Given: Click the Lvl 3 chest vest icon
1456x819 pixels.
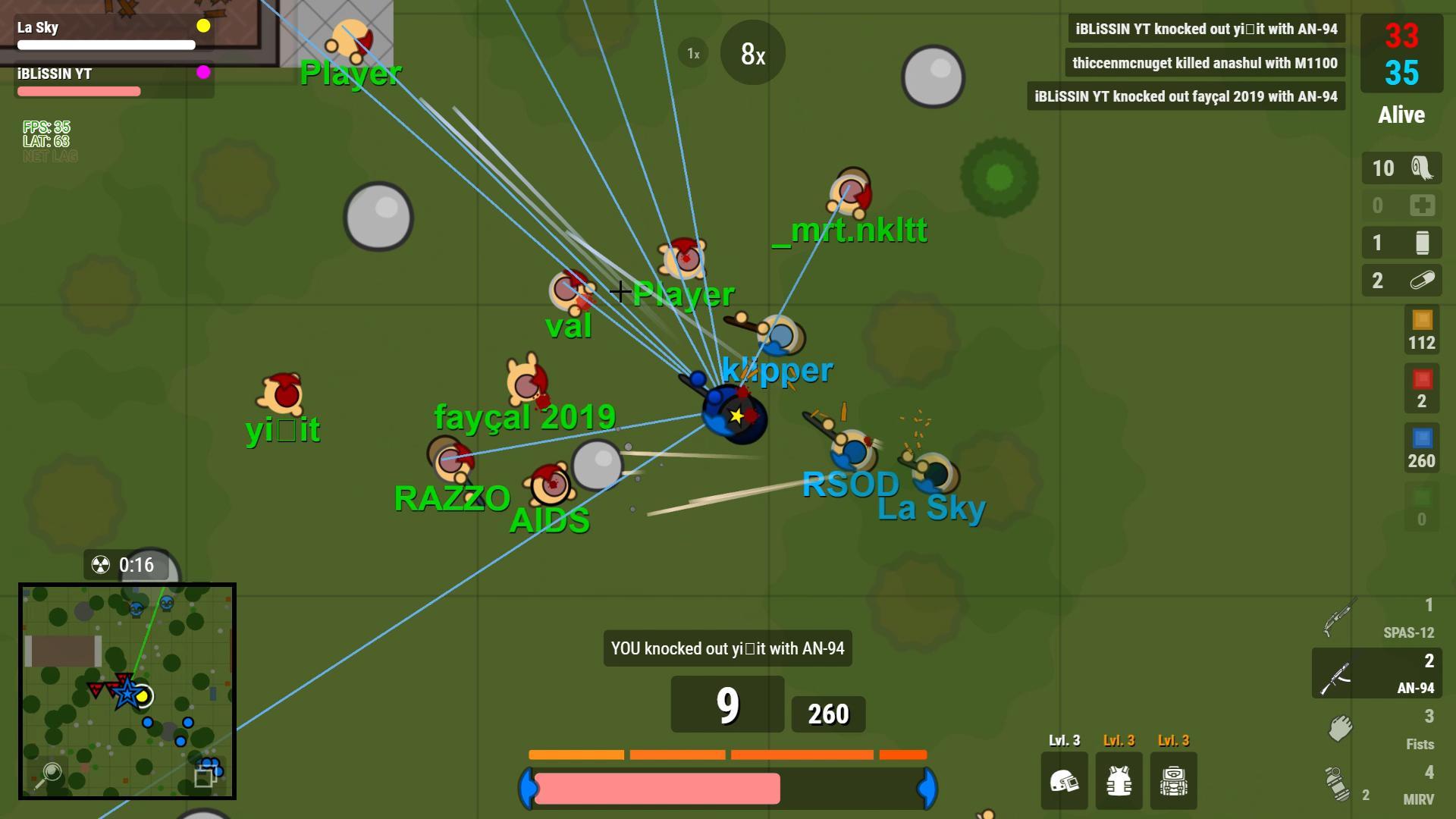Looking at the screenshot, I should point(1119,781).
